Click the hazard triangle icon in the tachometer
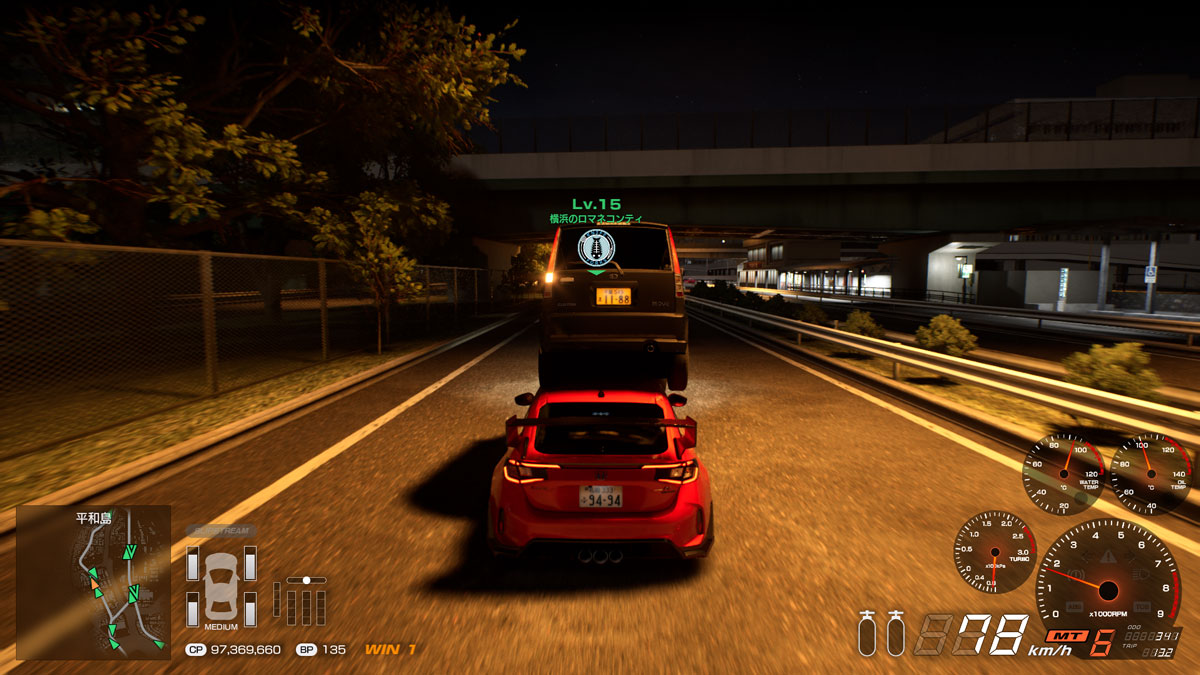 pyautogui.click(x=1108, y=555)
